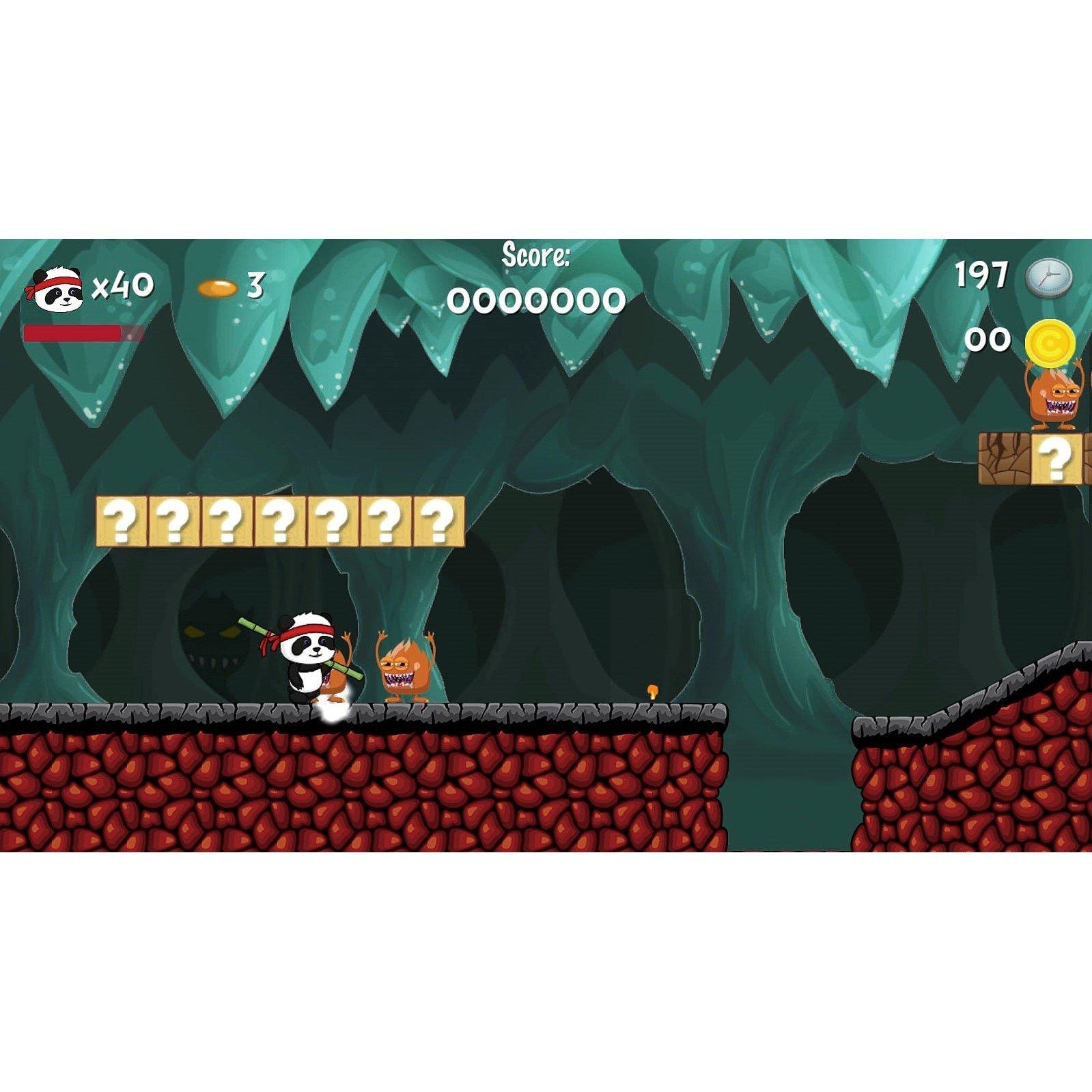1092x1092 pixels.
Task: Click the 0000000 score display
Action: (x=537, y=299)
